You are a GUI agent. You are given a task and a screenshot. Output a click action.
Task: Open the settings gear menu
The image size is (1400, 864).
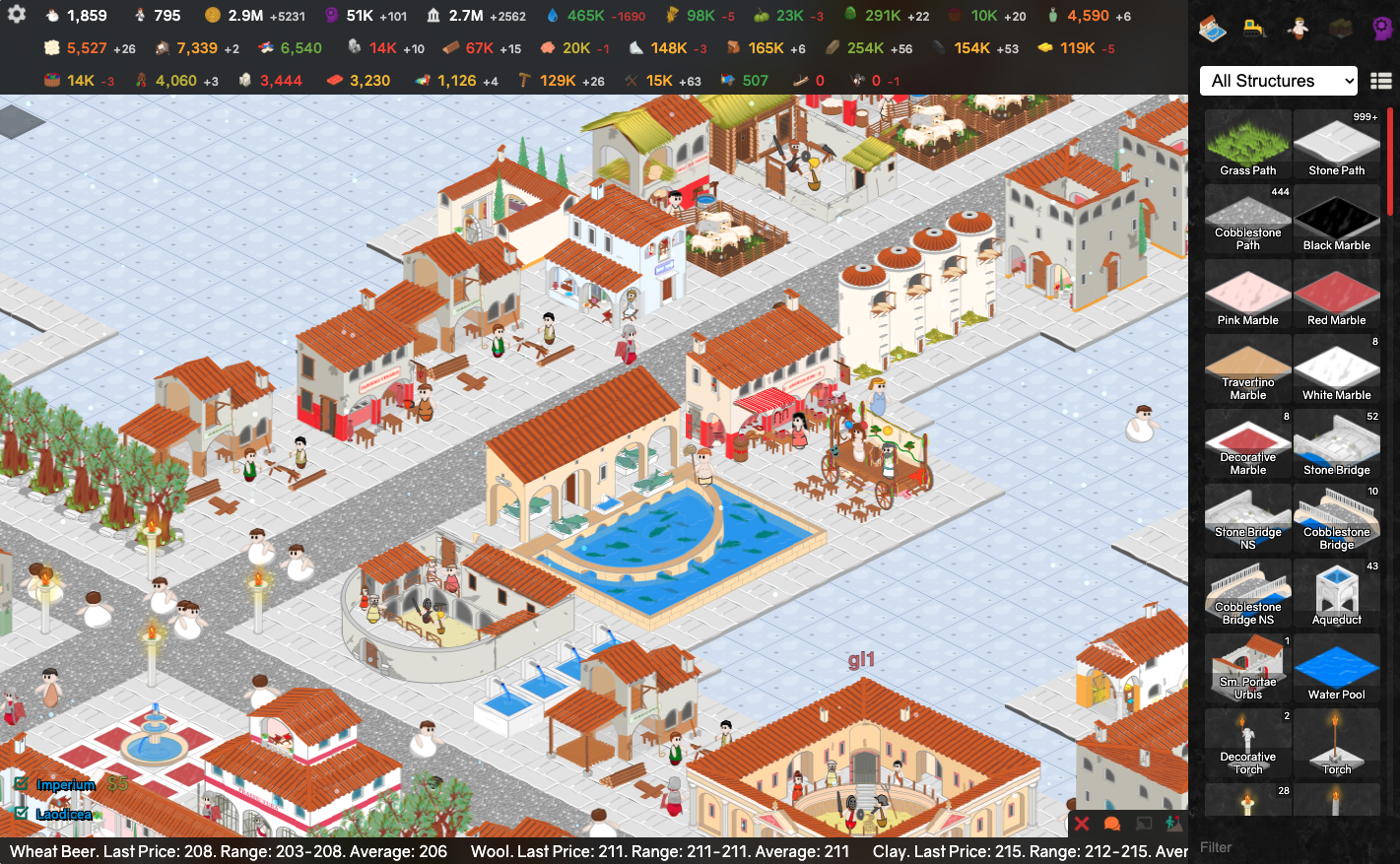pyautogui.click(x=17, y=15)
